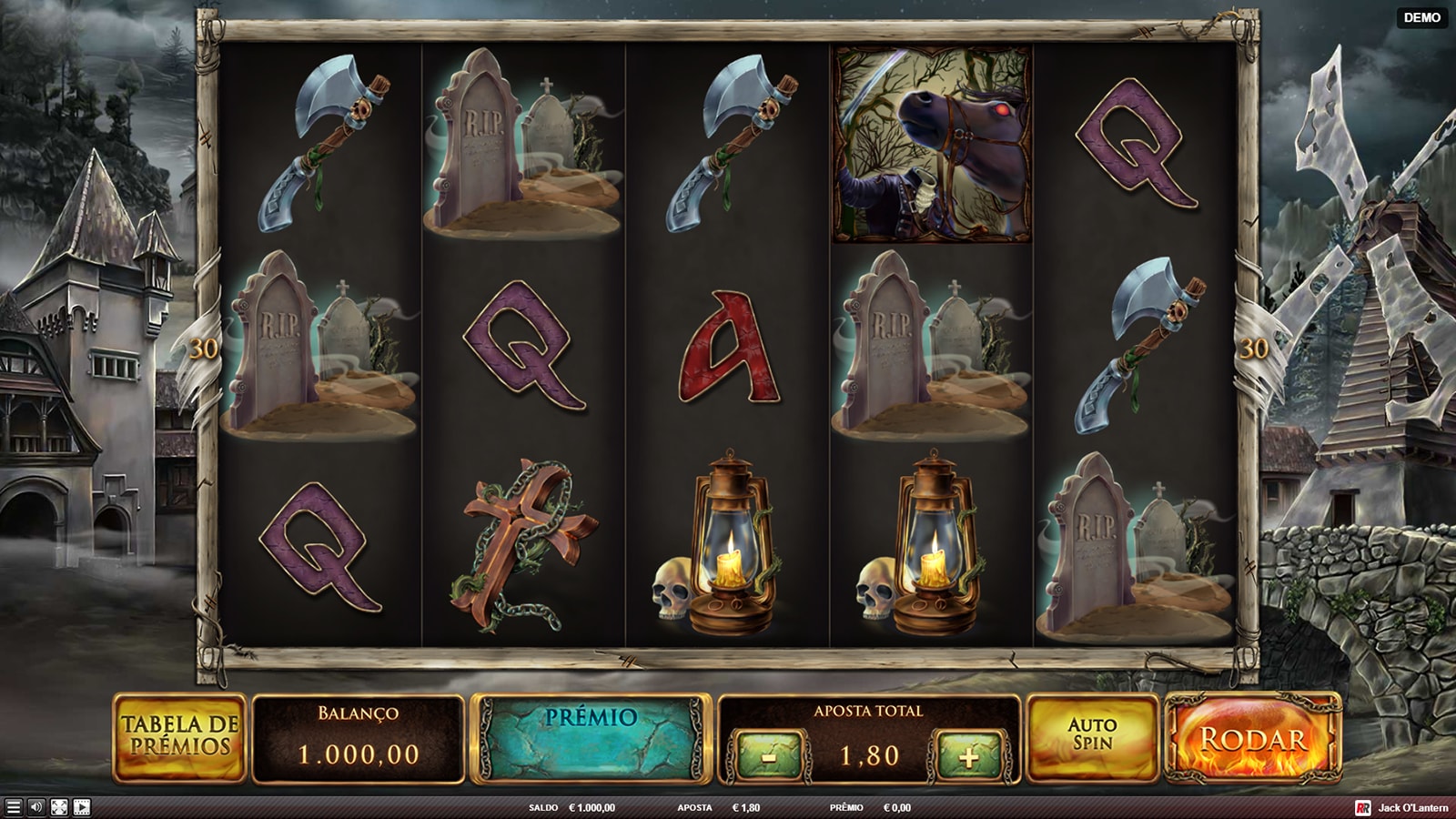Toggle sound with the speaker icon
This screenshot has height=819, width=1456.
point(36,807)
